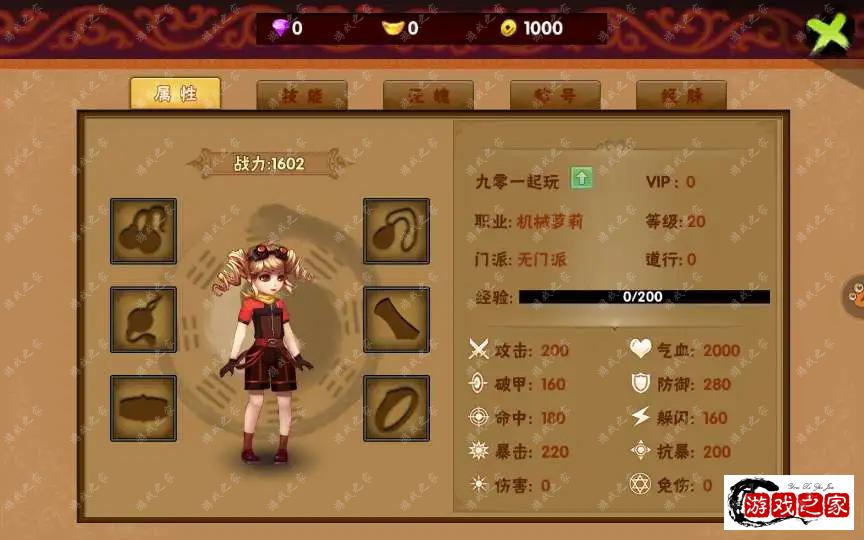
Task: Show the 称号 titles tab
Action: point(555,96)
